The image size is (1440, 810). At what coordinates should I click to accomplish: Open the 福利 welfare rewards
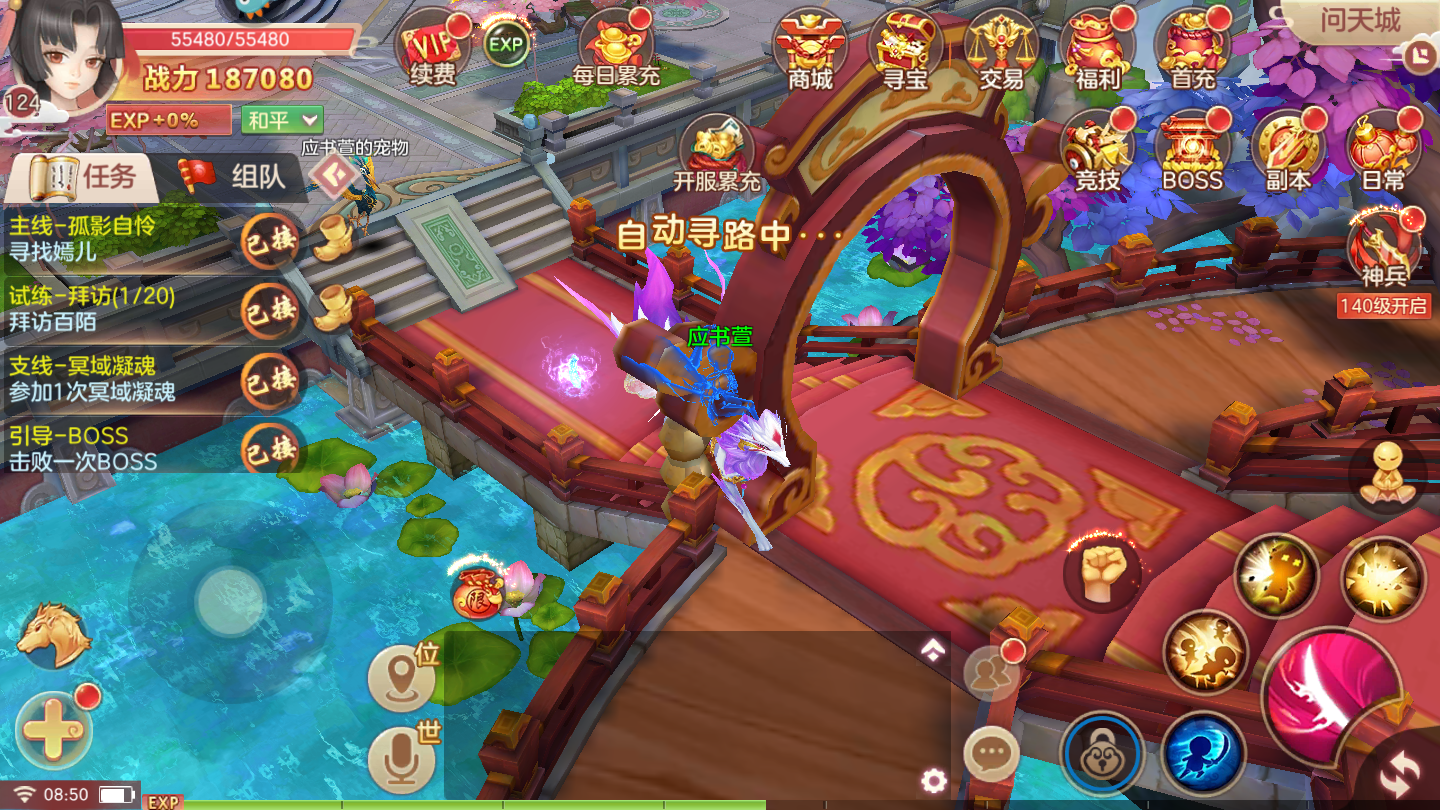1097,52
